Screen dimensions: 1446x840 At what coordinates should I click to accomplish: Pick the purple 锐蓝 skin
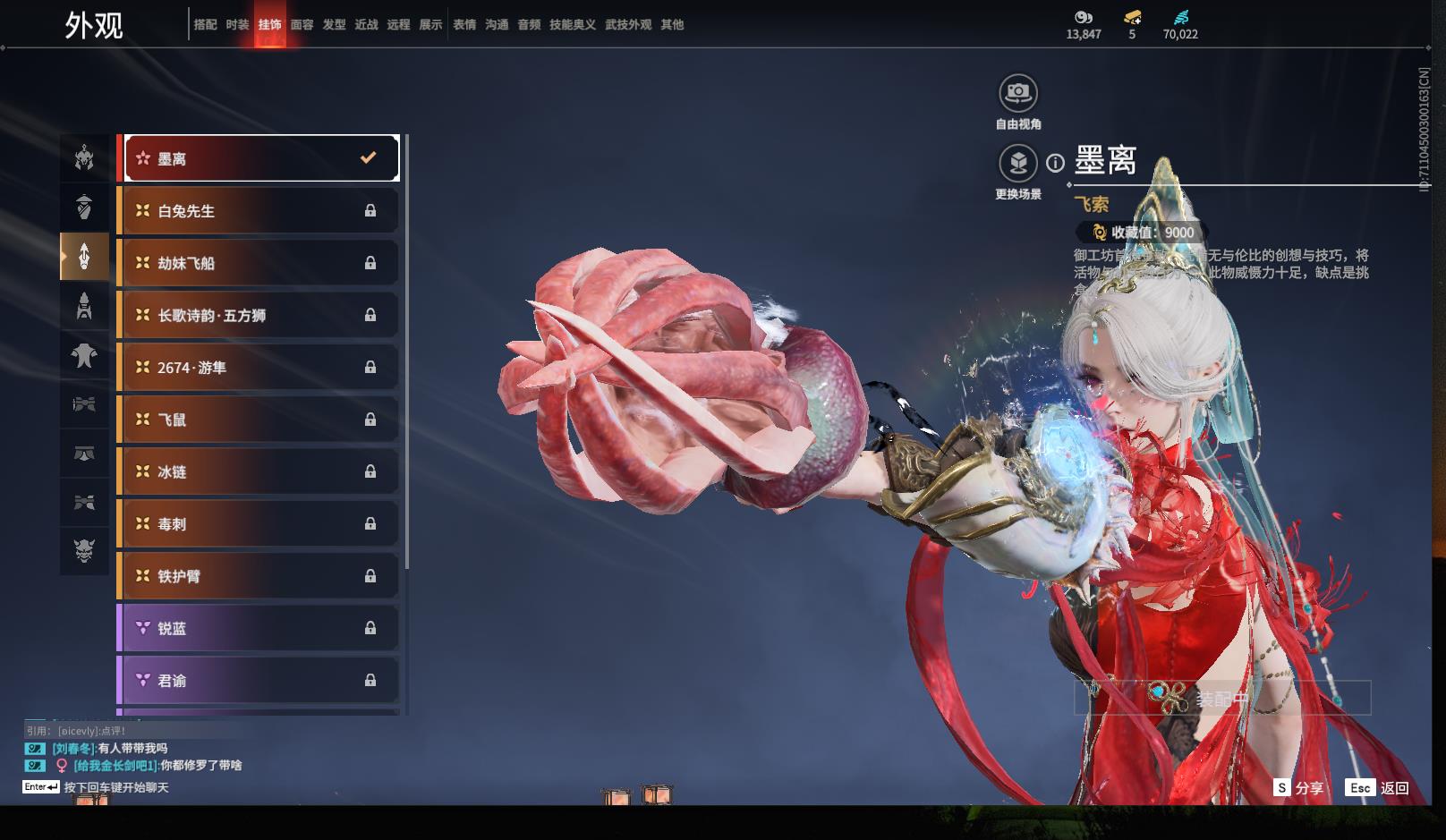pos(259,628)
